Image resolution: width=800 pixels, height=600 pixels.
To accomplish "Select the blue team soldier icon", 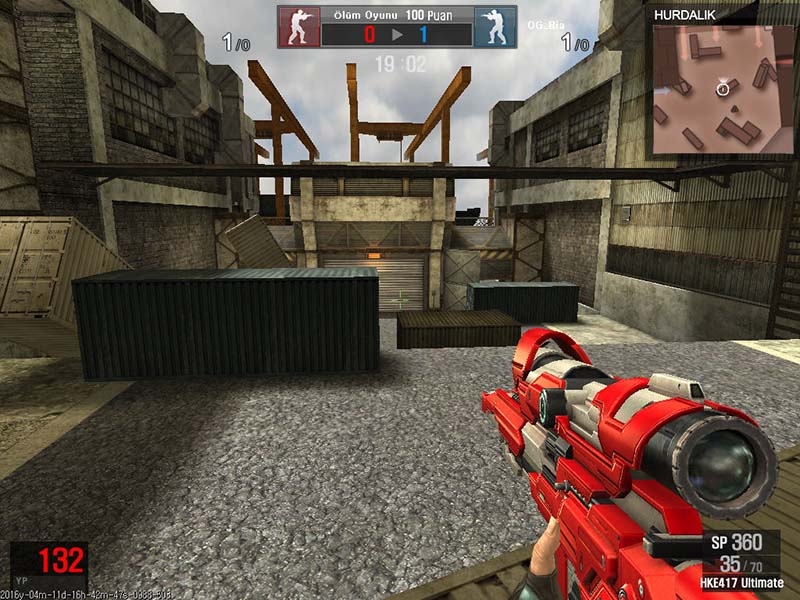I will [495, 27].
